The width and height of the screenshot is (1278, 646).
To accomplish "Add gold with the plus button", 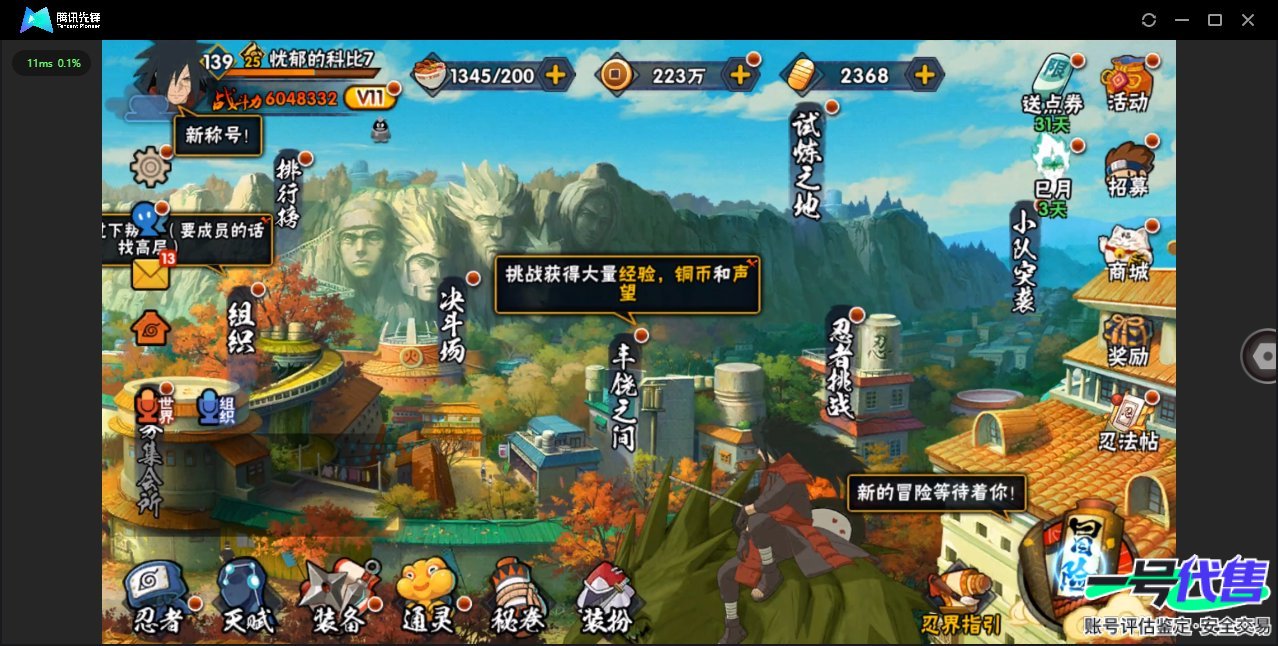I will click(x=925, y=74).
